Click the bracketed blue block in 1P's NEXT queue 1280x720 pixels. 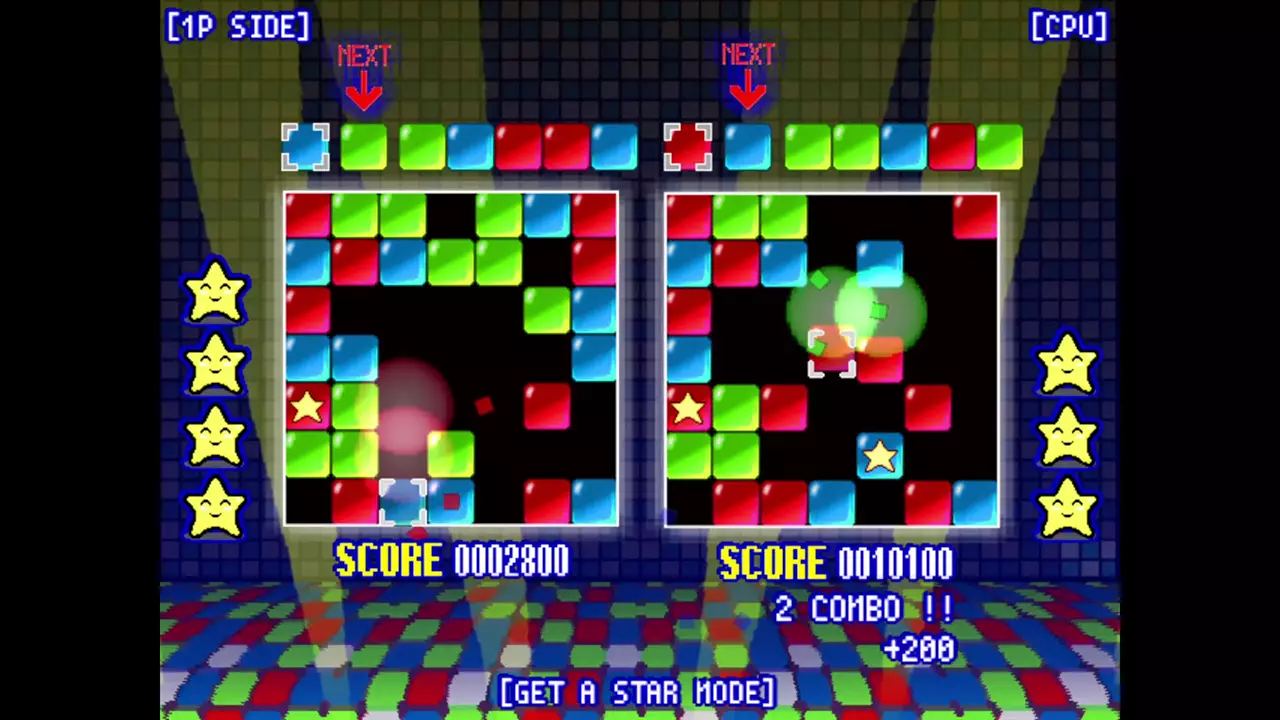click(x=305, y=147)
